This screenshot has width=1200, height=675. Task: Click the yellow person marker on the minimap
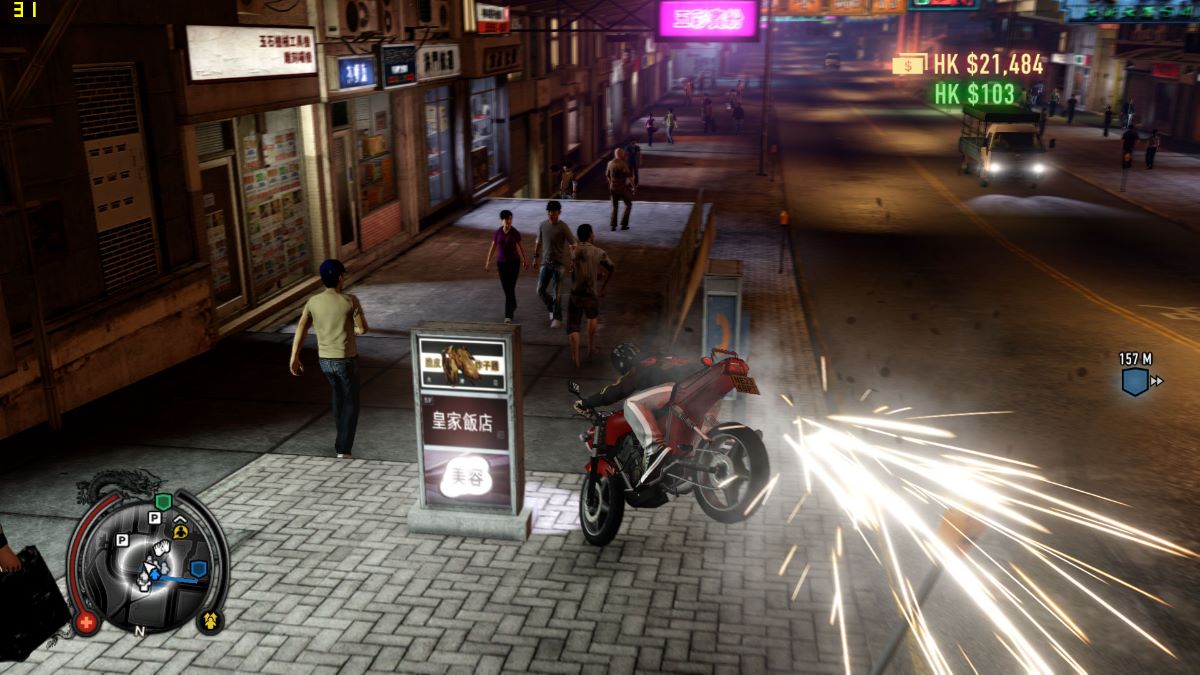[x=180, y=531]
